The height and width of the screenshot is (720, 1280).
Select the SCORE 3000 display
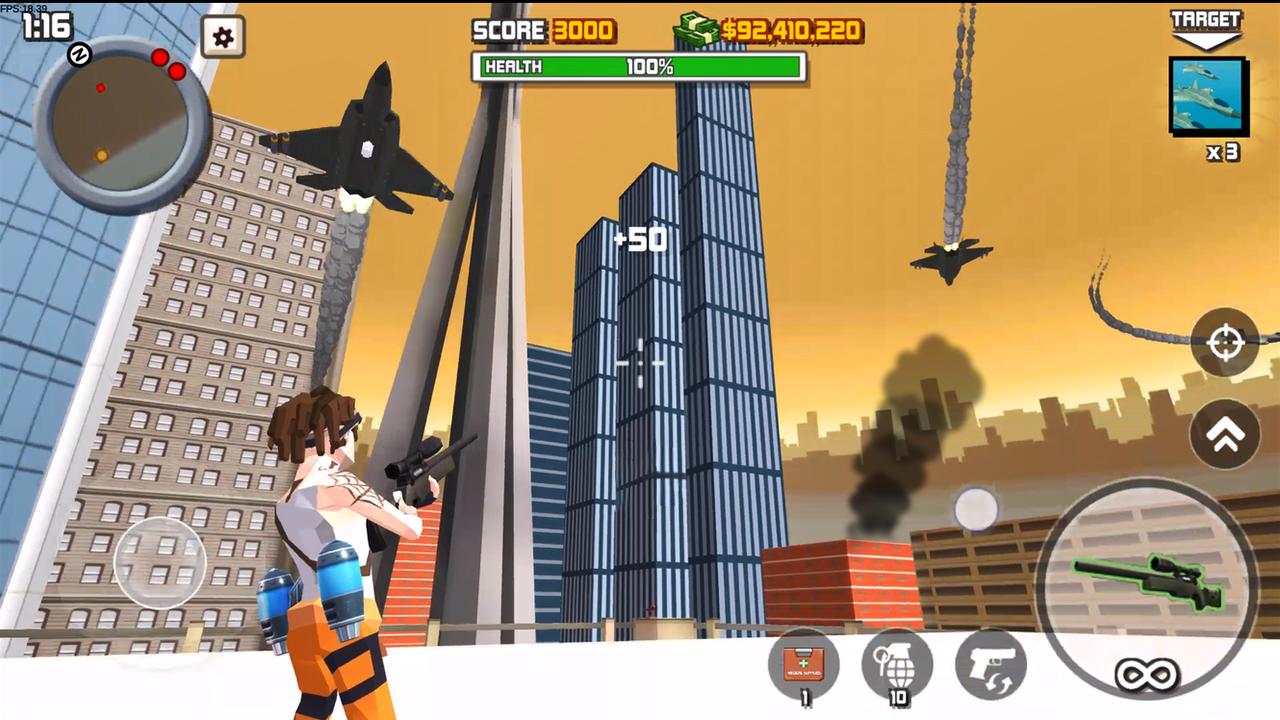pyautogui.click(x=545, y=31)
